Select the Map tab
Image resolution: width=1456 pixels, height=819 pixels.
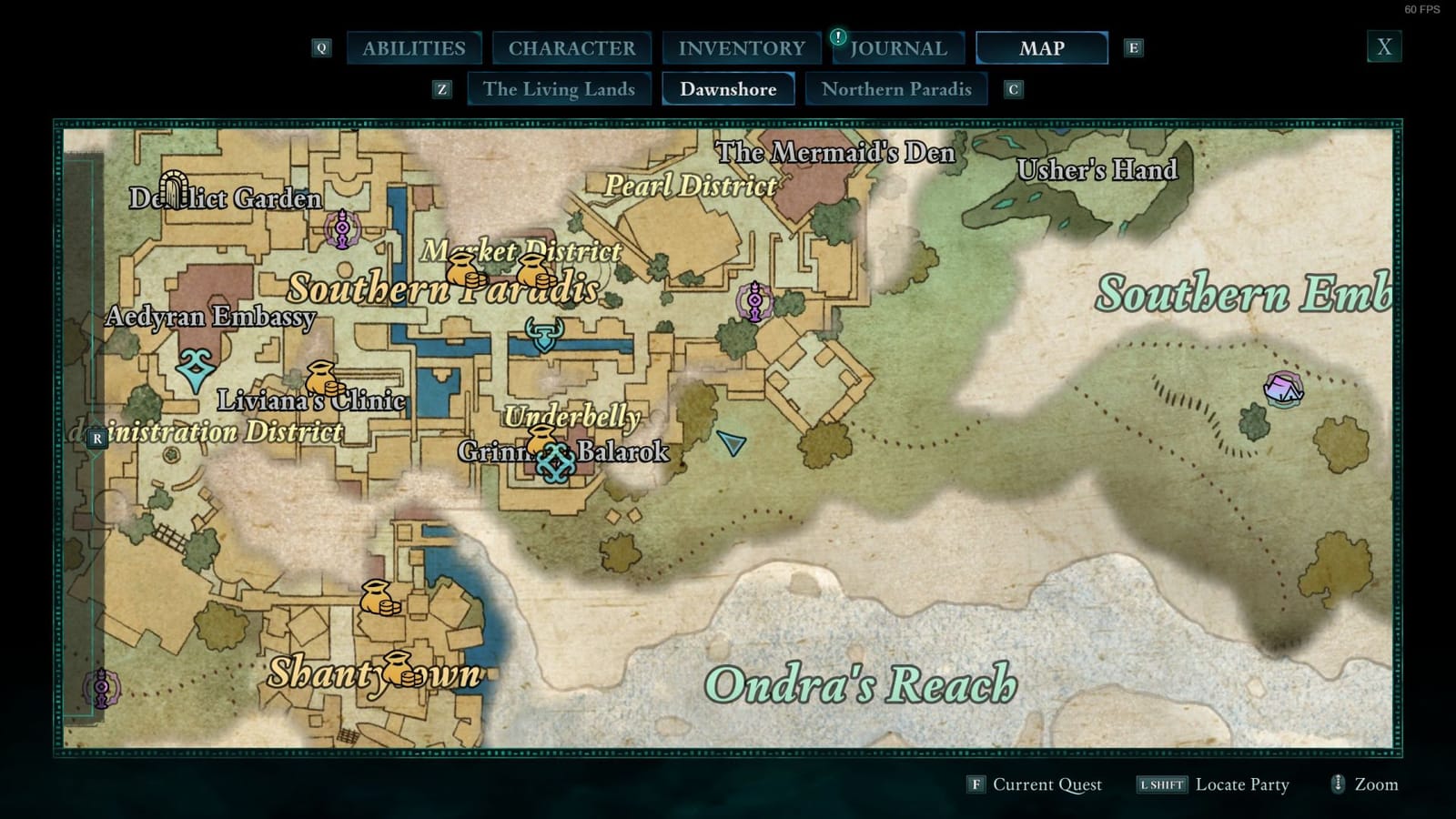coord(1041,48)
